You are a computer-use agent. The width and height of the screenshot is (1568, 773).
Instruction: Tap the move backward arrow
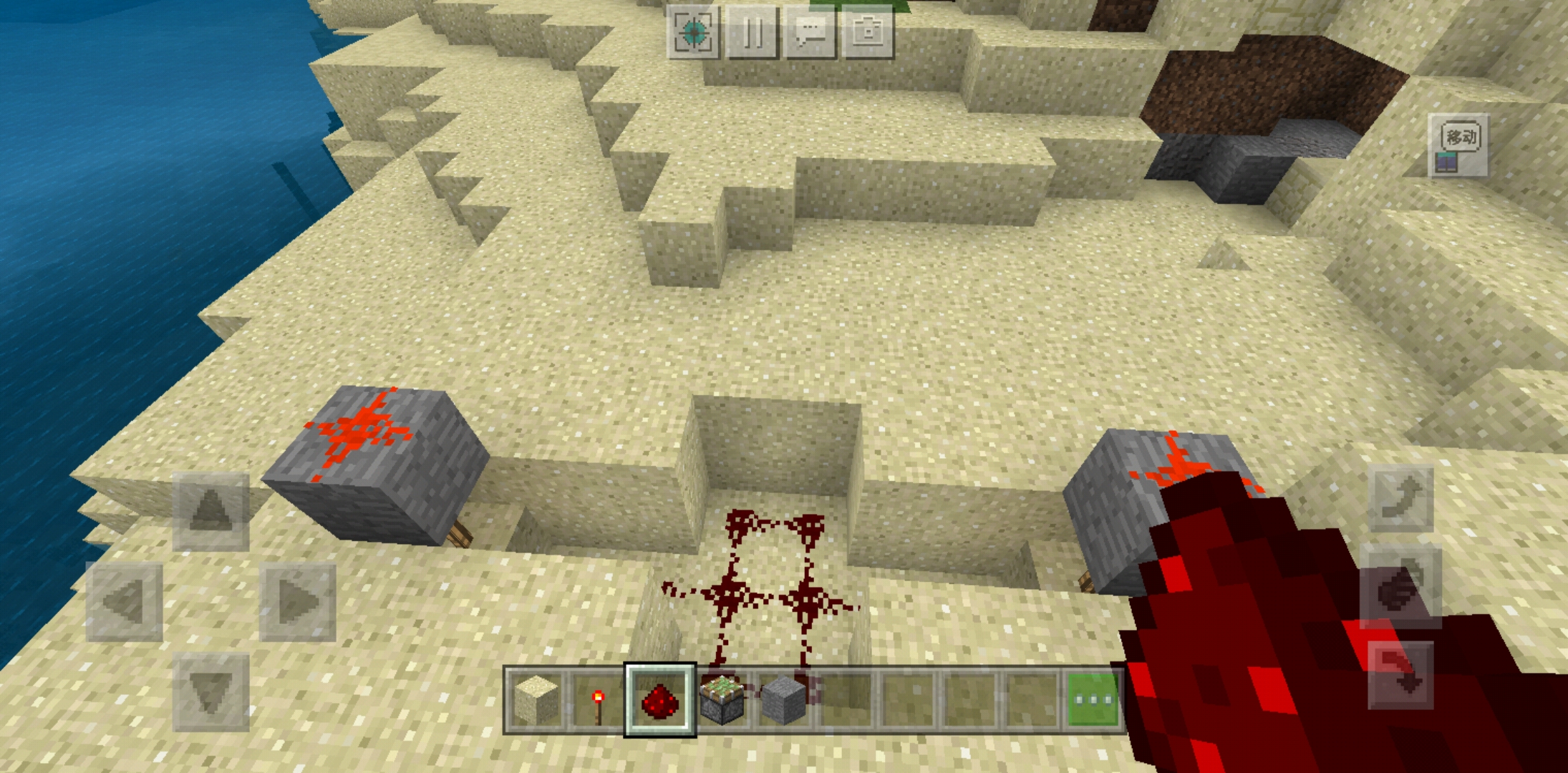tap(211, 691)
